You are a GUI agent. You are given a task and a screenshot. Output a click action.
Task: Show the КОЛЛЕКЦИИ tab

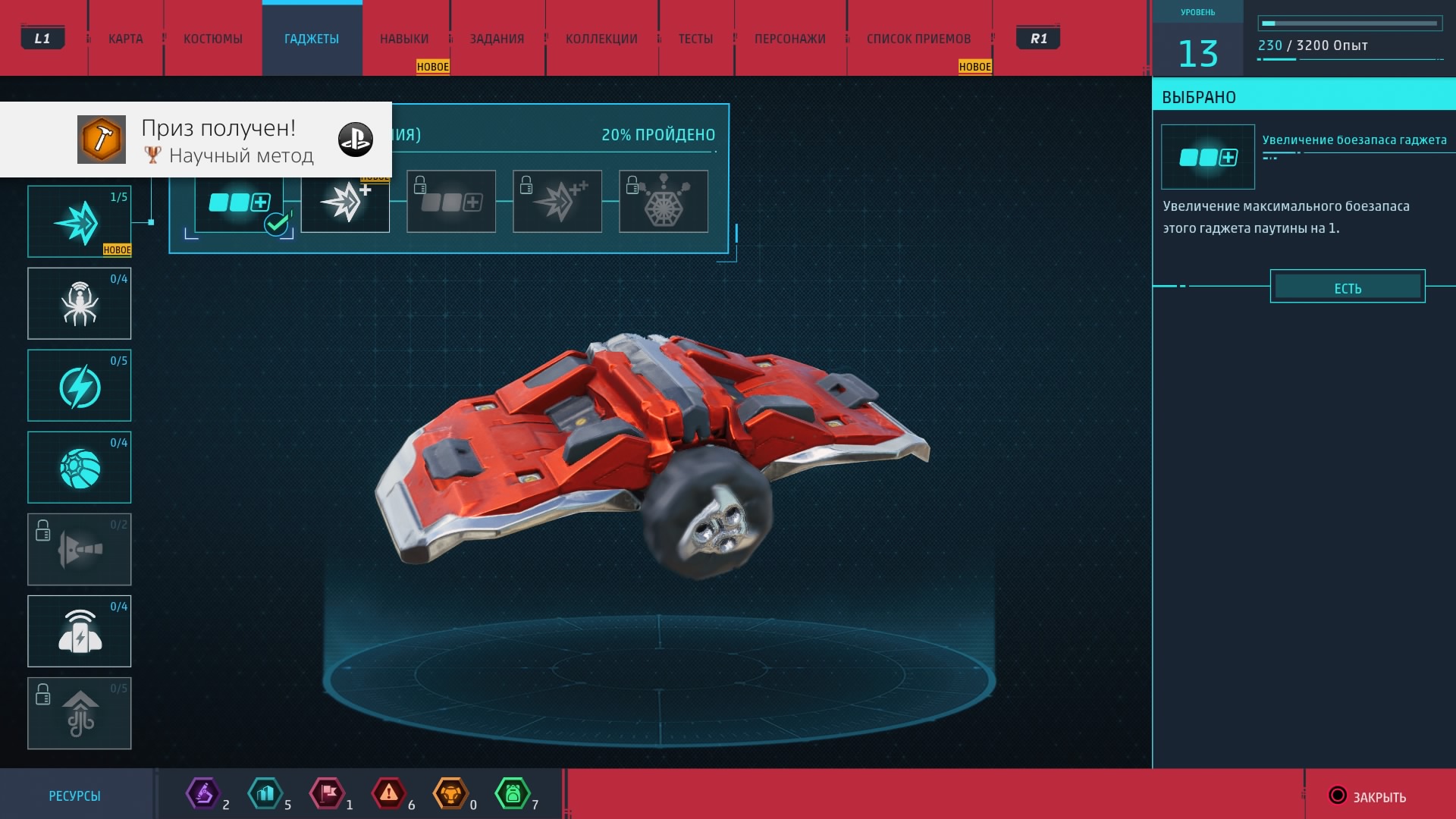tap(601, 39)
